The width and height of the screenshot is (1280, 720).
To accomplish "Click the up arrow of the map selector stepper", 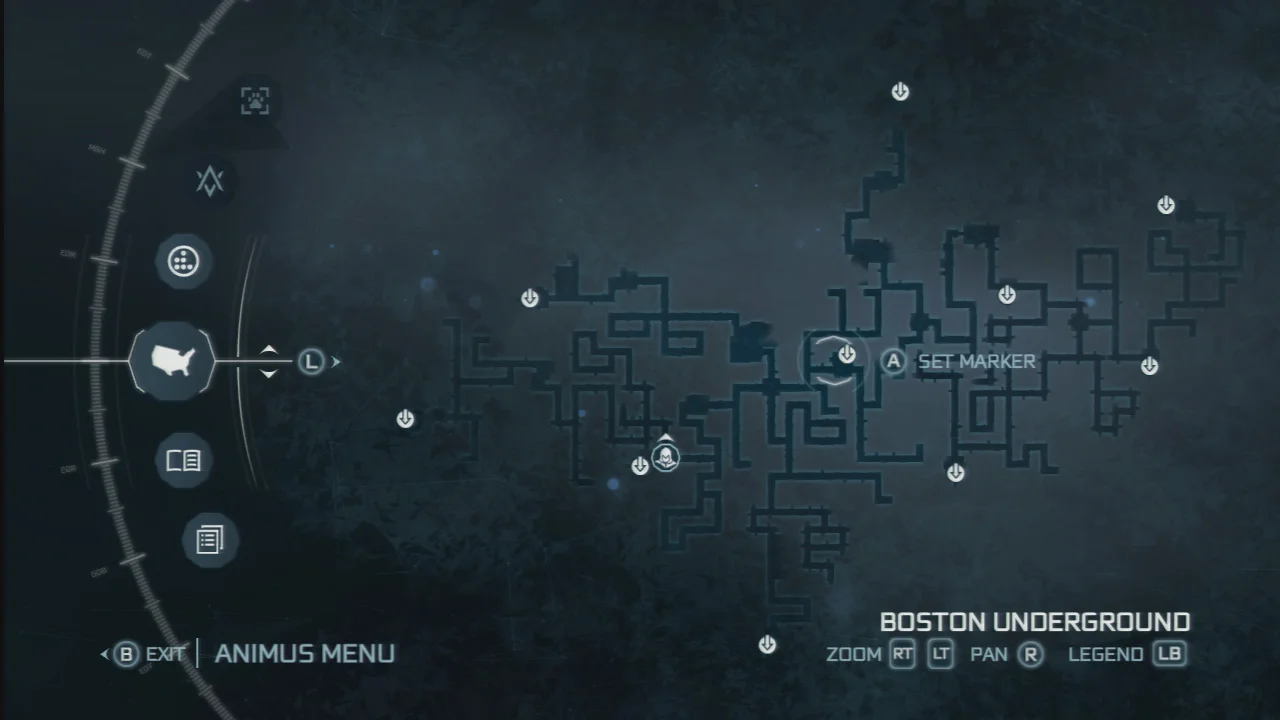I will point(269,351).
